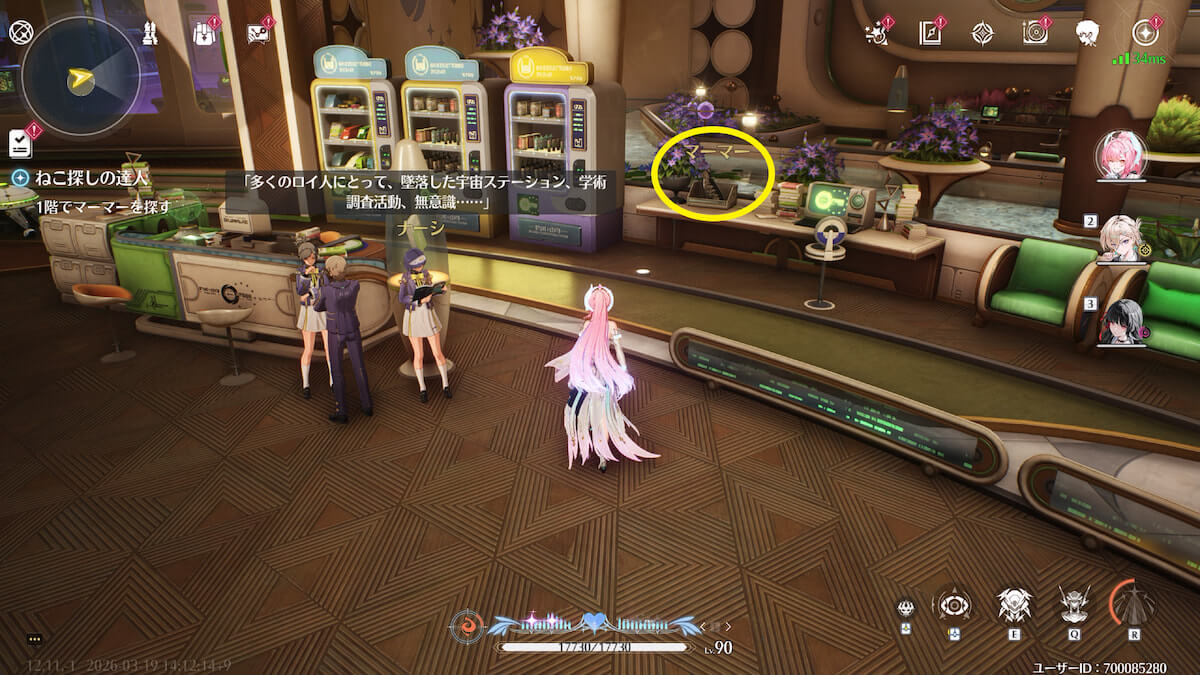Image resolution: width=1200 pixels, height=675 pixels.
Task: Open the speech bubble chat icon
Action: [x=257, y=33]
